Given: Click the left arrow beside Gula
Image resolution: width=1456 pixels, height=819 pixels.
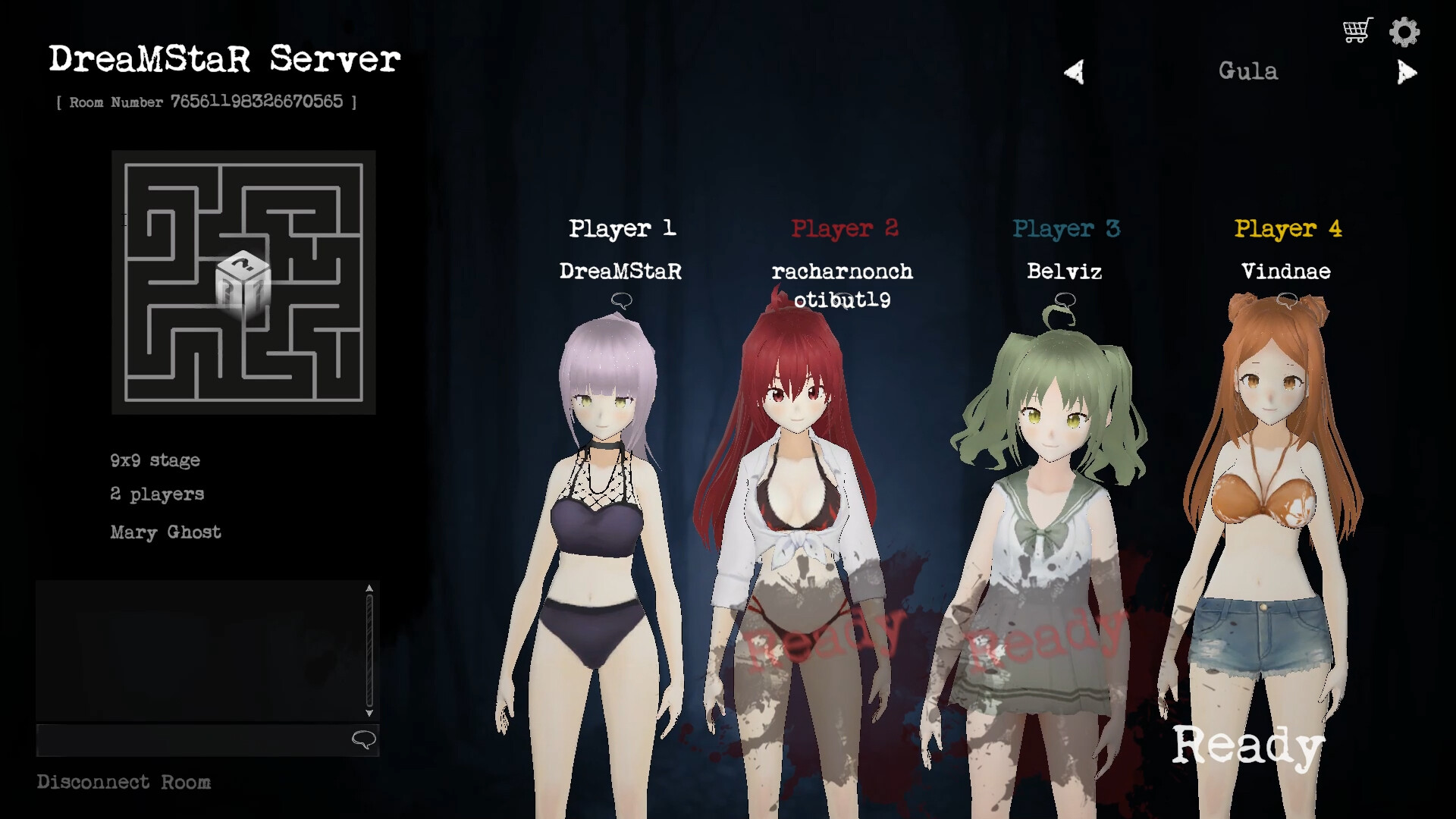Looking at the screenshot, I should [1074, 71].
